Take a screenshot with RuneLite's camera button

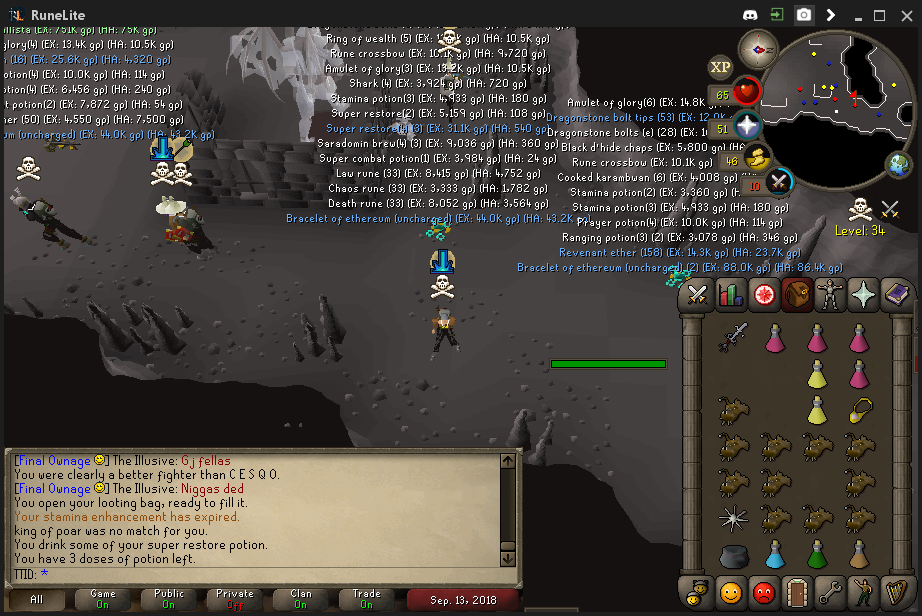pyautogui.click(x=803, y=15)
